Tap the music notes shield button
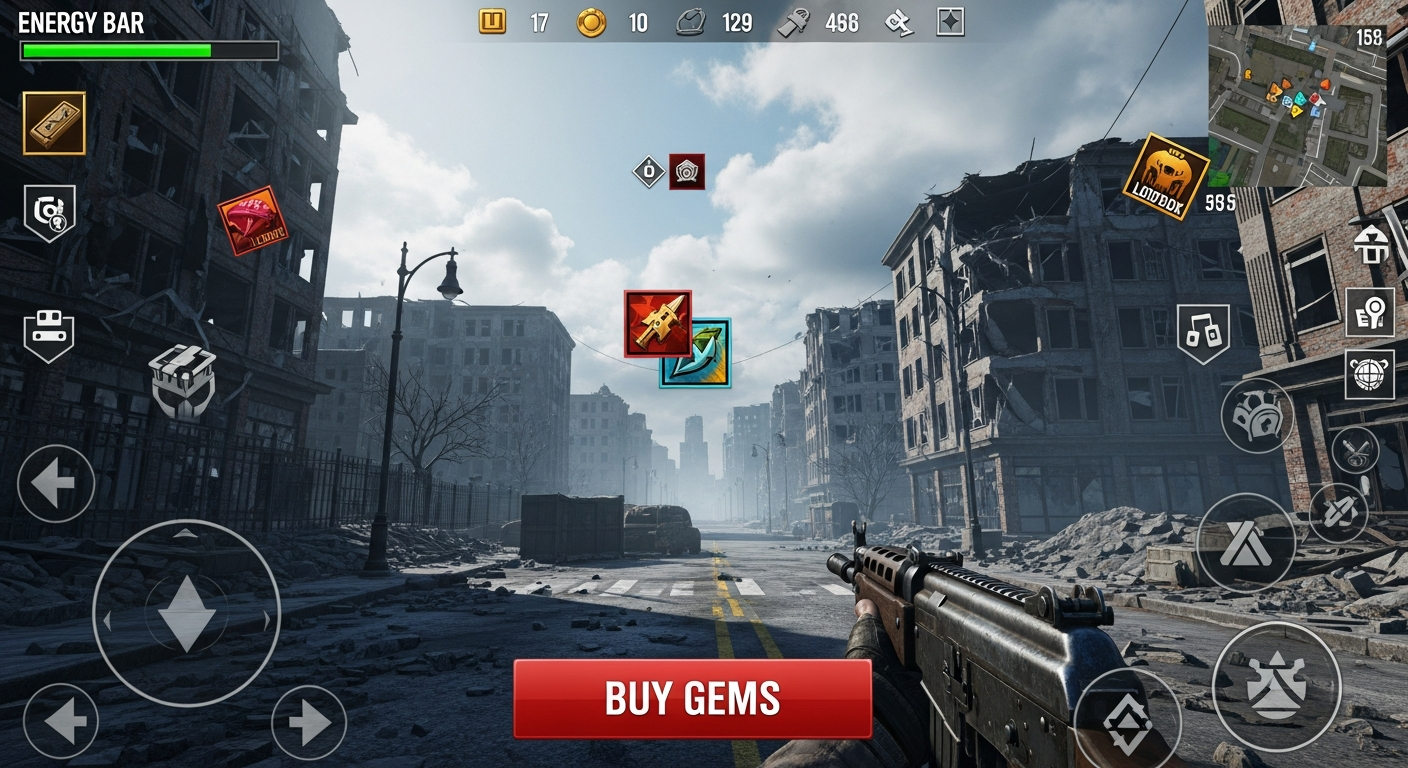This screenshot has width=1408, height=768. pos(1202,333)
